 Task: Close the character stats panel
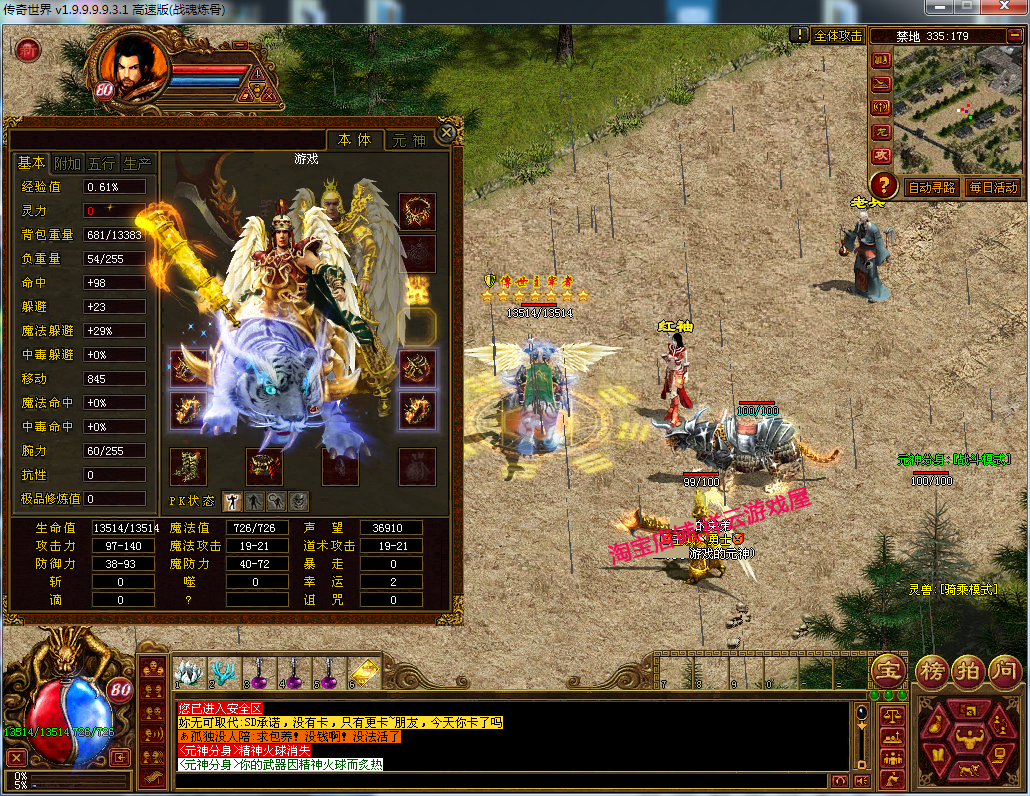[x=448, y=131]
